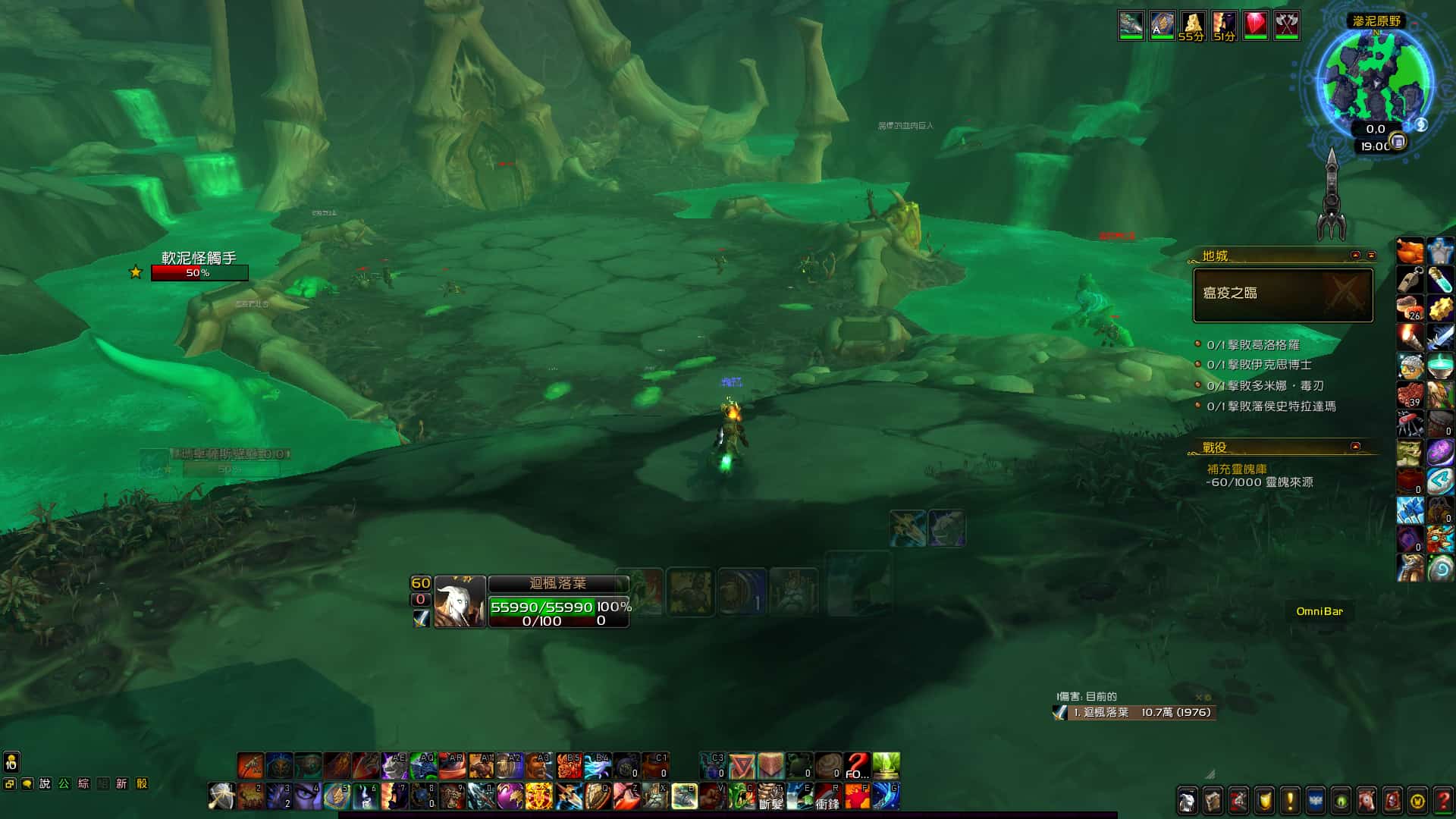
Task: Open the damage meter settings gear
Action: 1208,698
